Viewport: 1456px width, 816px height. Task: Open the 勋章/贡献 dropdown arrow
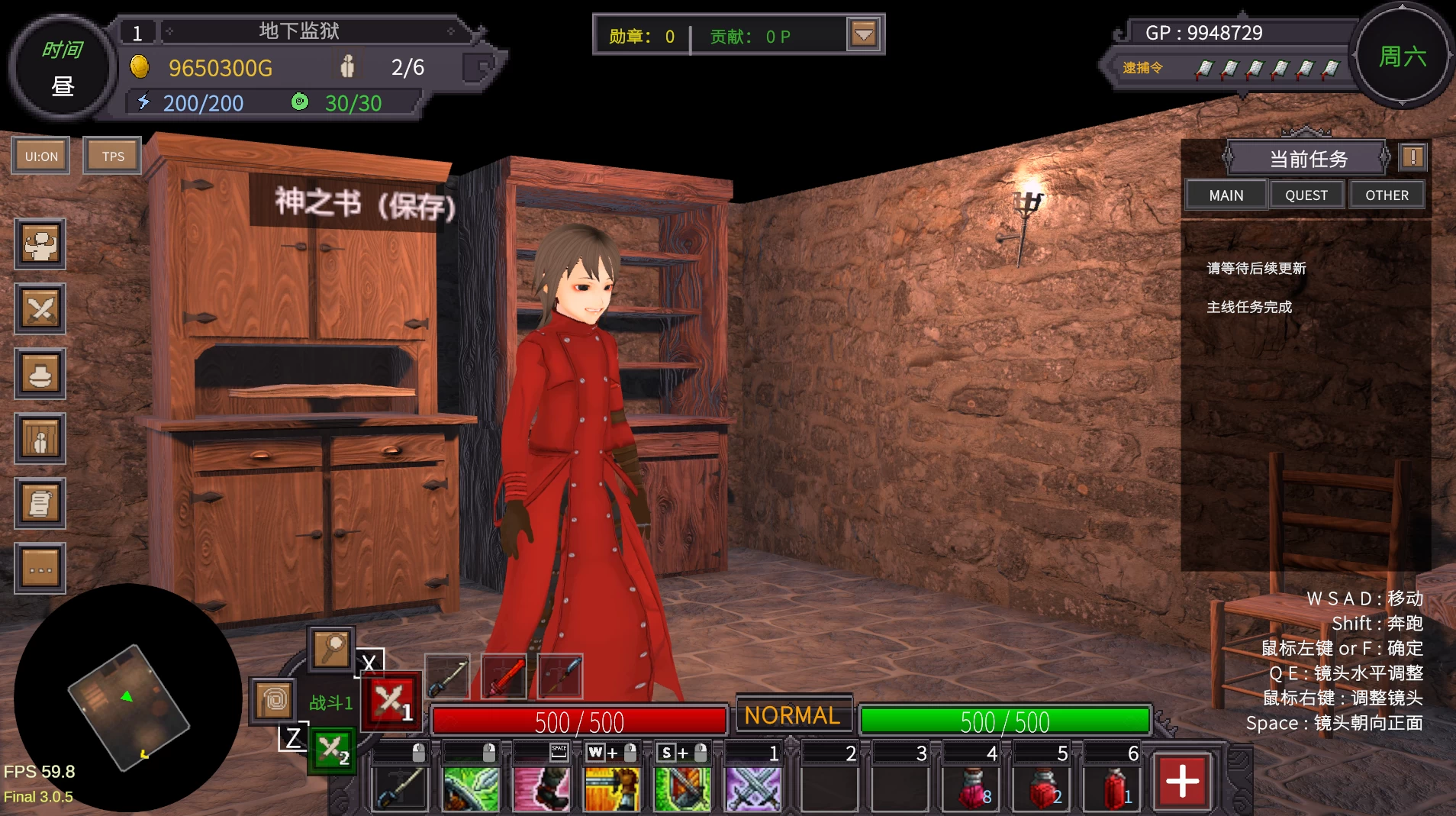(x=863, y=34)
